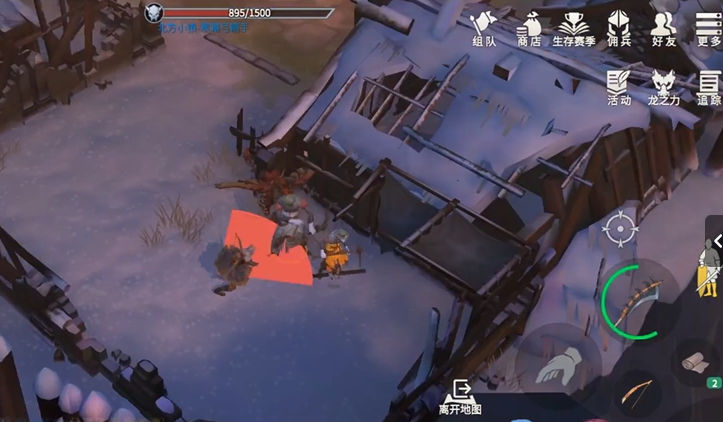Select the soldier with yellow shield icon
723x422 pixels.
tap(708, 267)
